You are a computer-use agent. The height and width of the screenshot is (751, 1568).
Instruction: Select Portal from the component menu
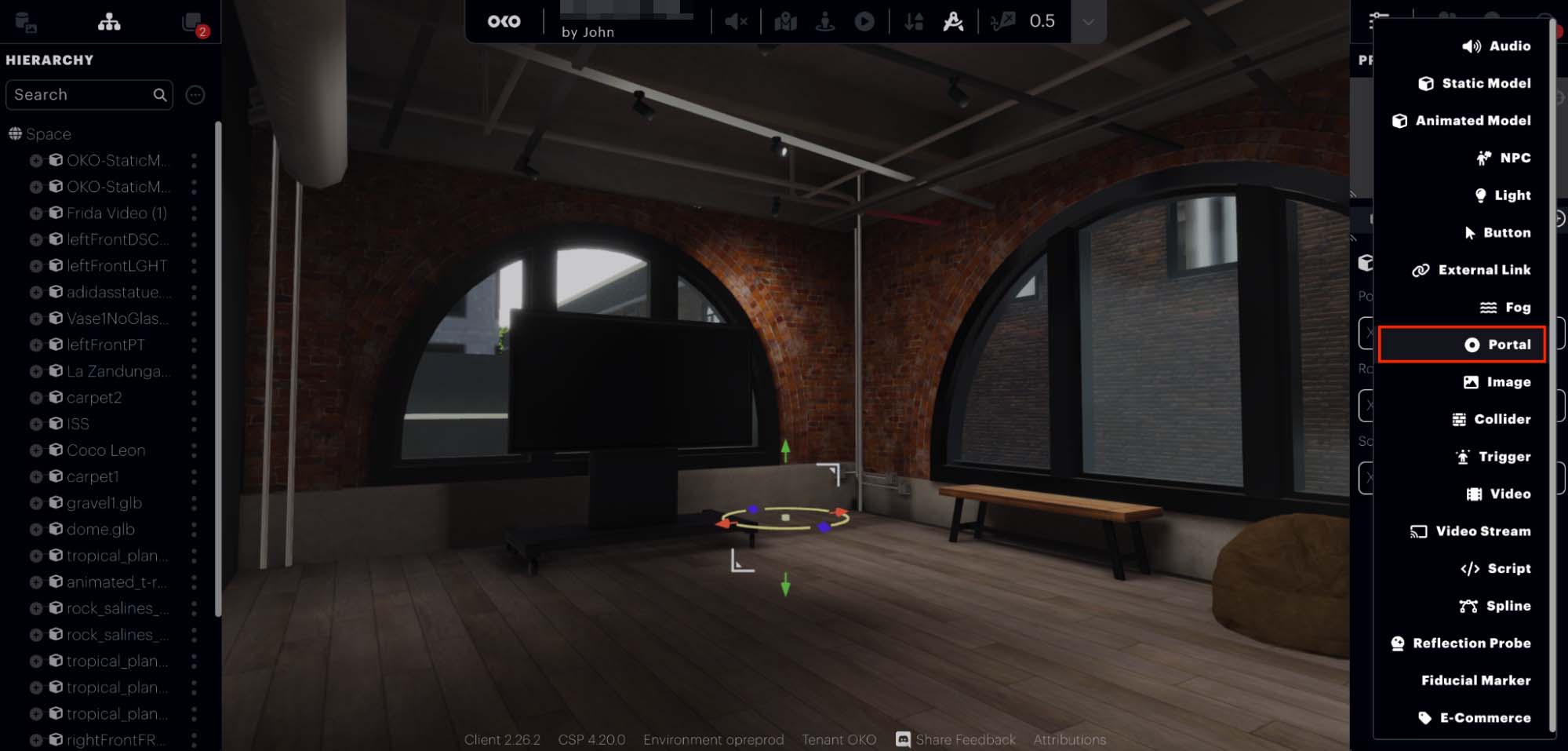[x=1499, y=345]
